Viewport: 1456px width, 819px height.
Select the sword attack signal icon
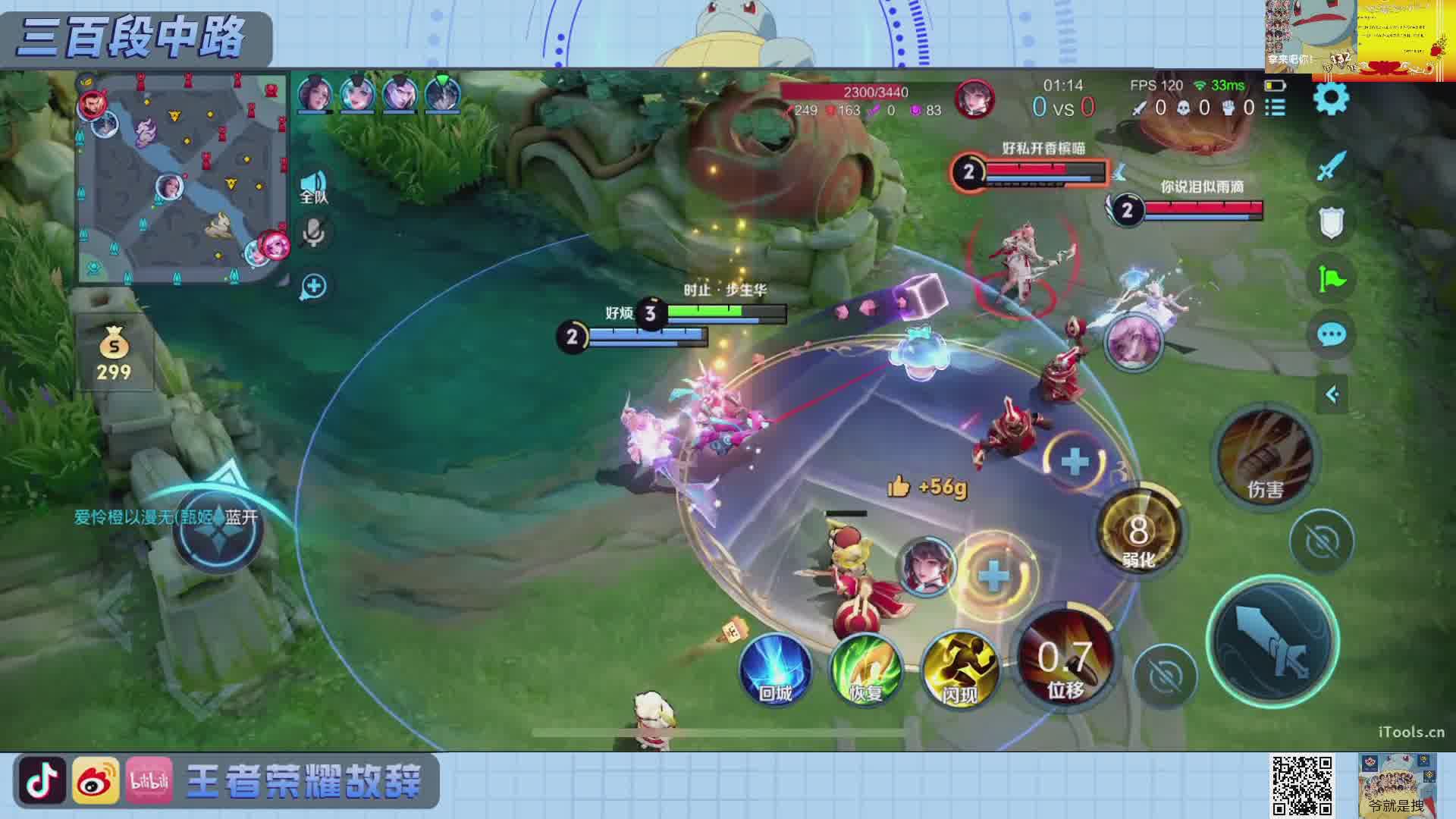[x=1331, y=165]
